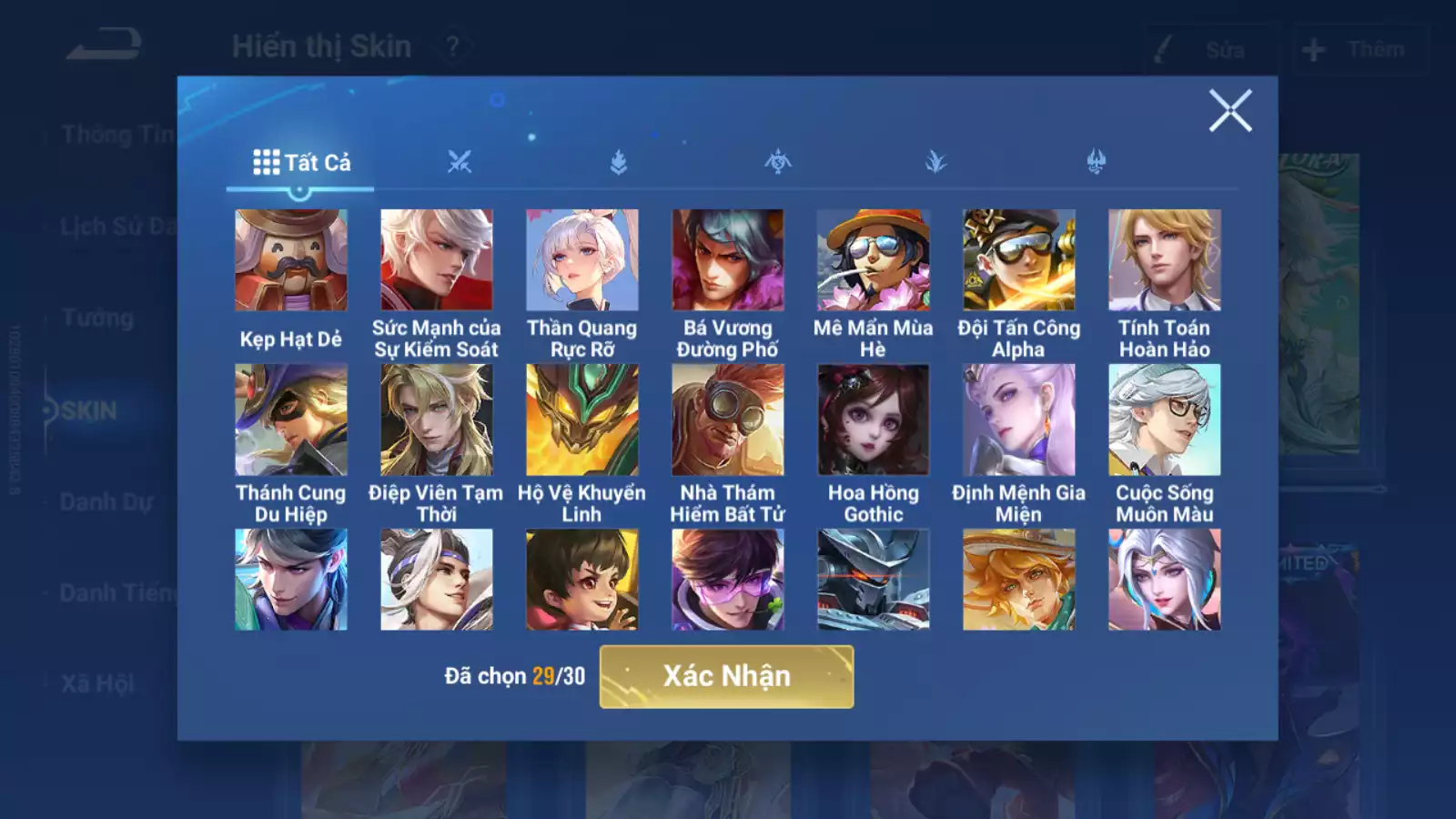1456x819 pixels.
Task: Select the crossed swords class filter icon
Action: 460,160
